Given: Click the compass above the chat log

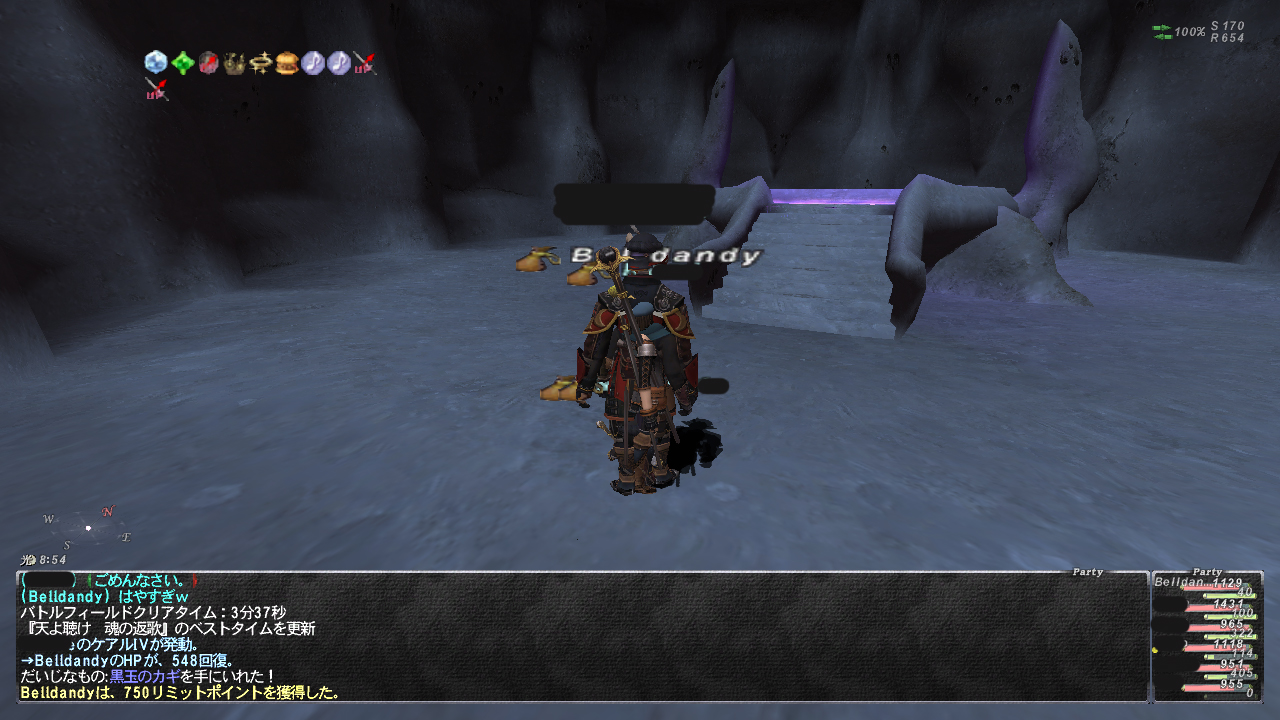Looking at the screenshot, I should (x=87, y=527).
